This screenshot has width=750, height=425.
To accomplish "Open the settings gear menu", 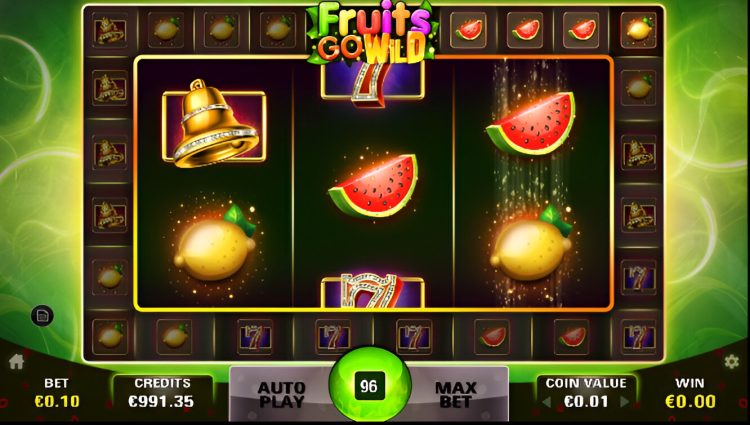I will (731, 361).
